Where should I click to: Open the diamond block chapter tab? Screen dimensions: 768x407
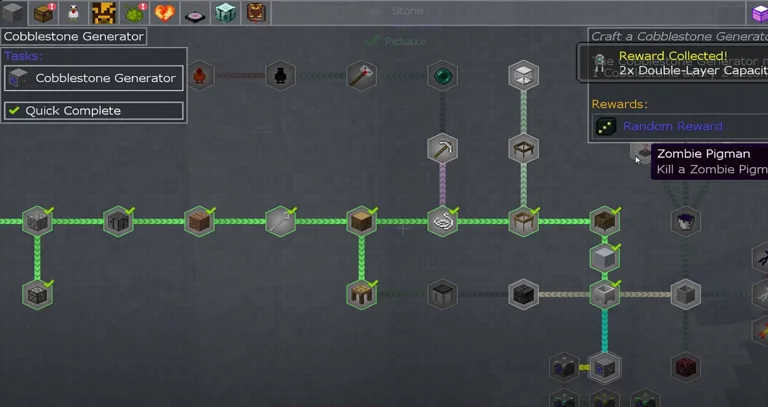click(x=226, y=13)
